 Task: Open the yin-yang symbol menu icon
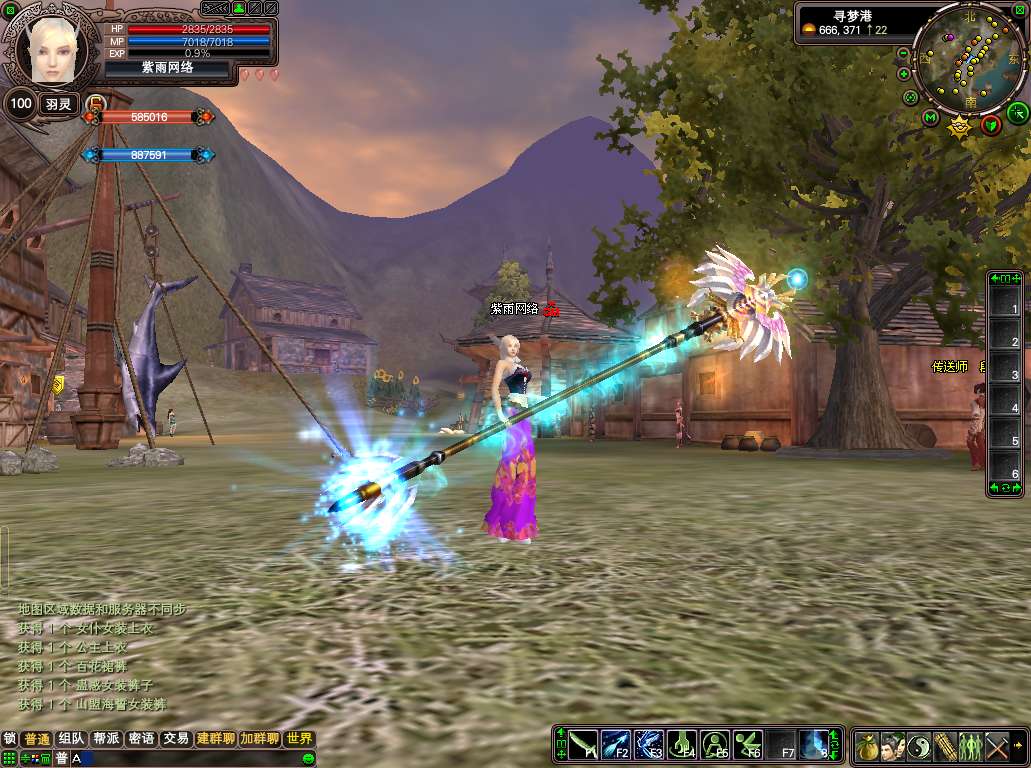pos(919,746)
